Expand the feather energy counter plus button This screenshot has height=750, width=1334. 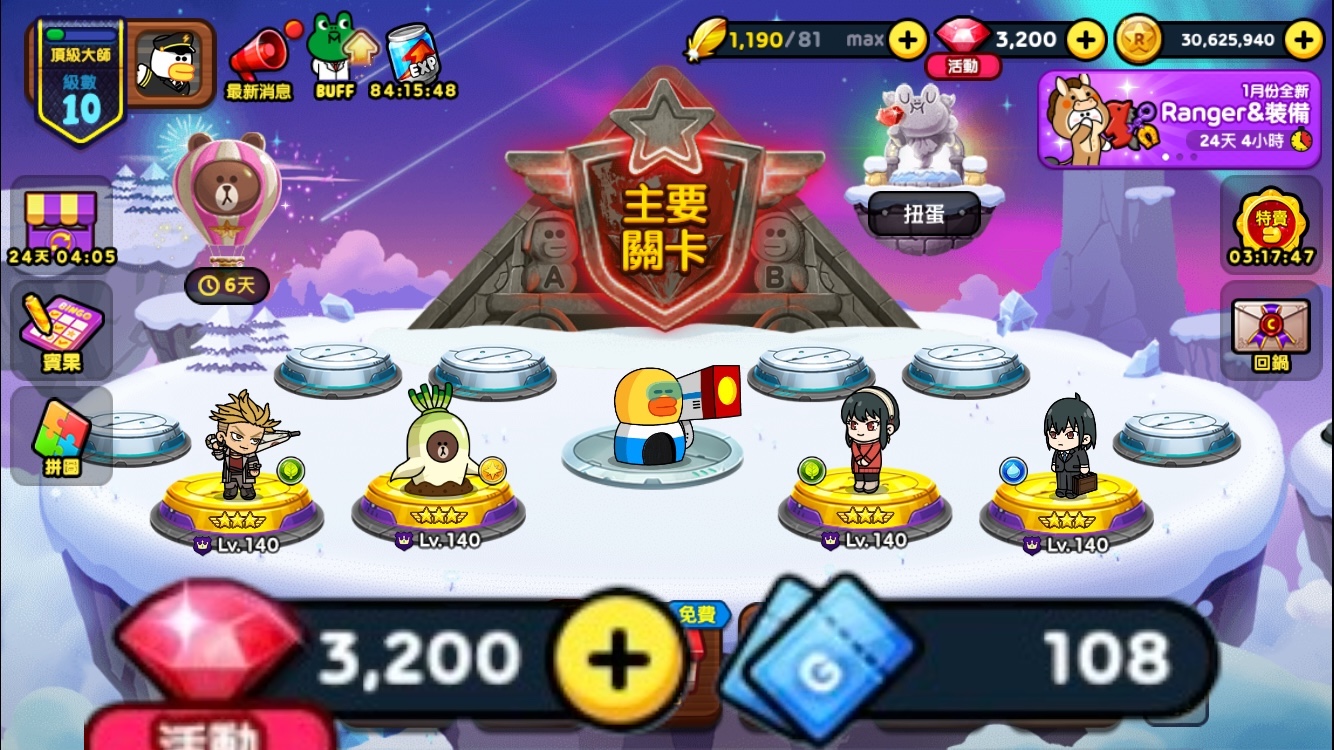[x=908, y=41]
